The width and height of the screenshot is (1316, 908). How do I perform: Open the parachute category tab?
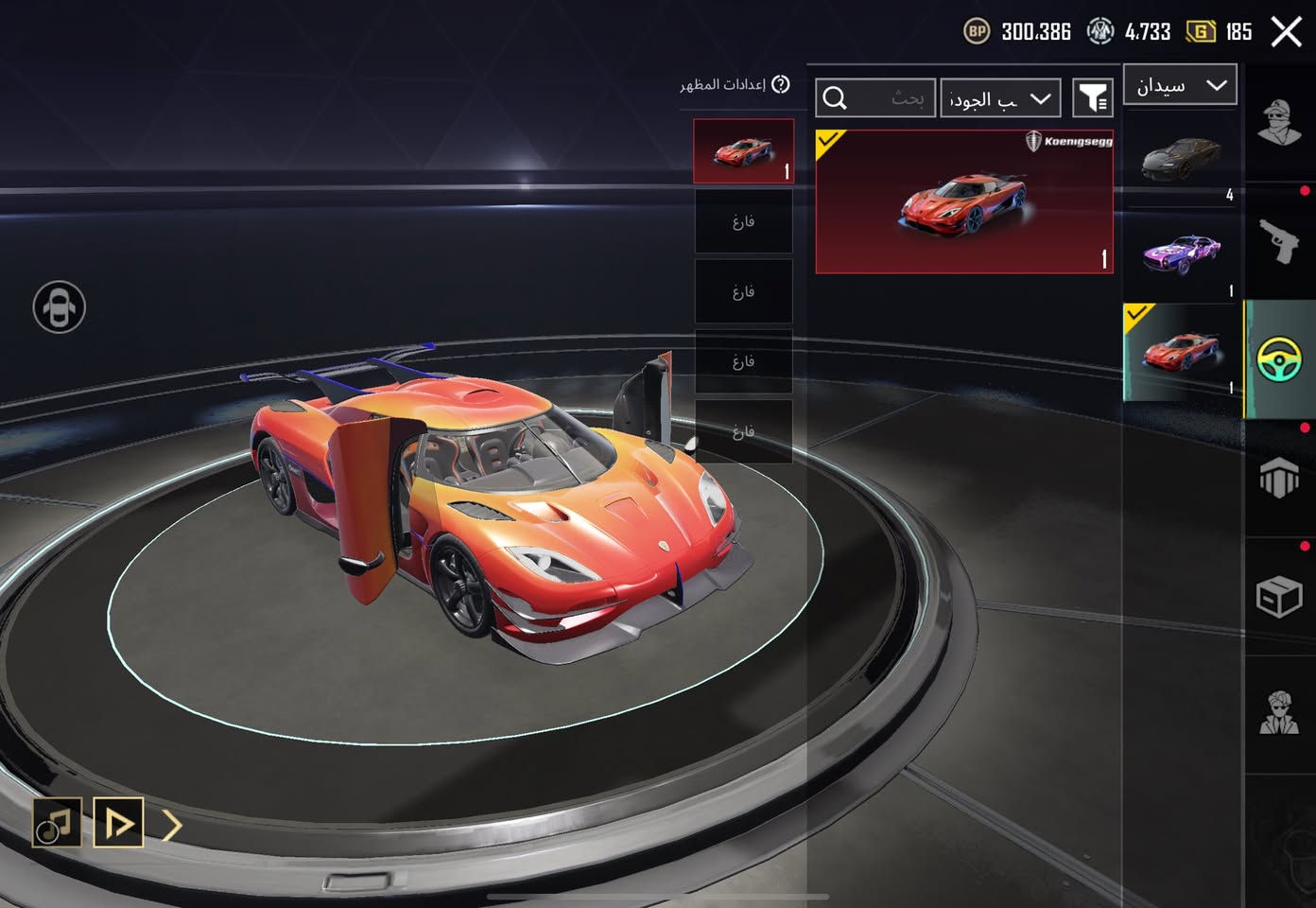point(1279,478)
